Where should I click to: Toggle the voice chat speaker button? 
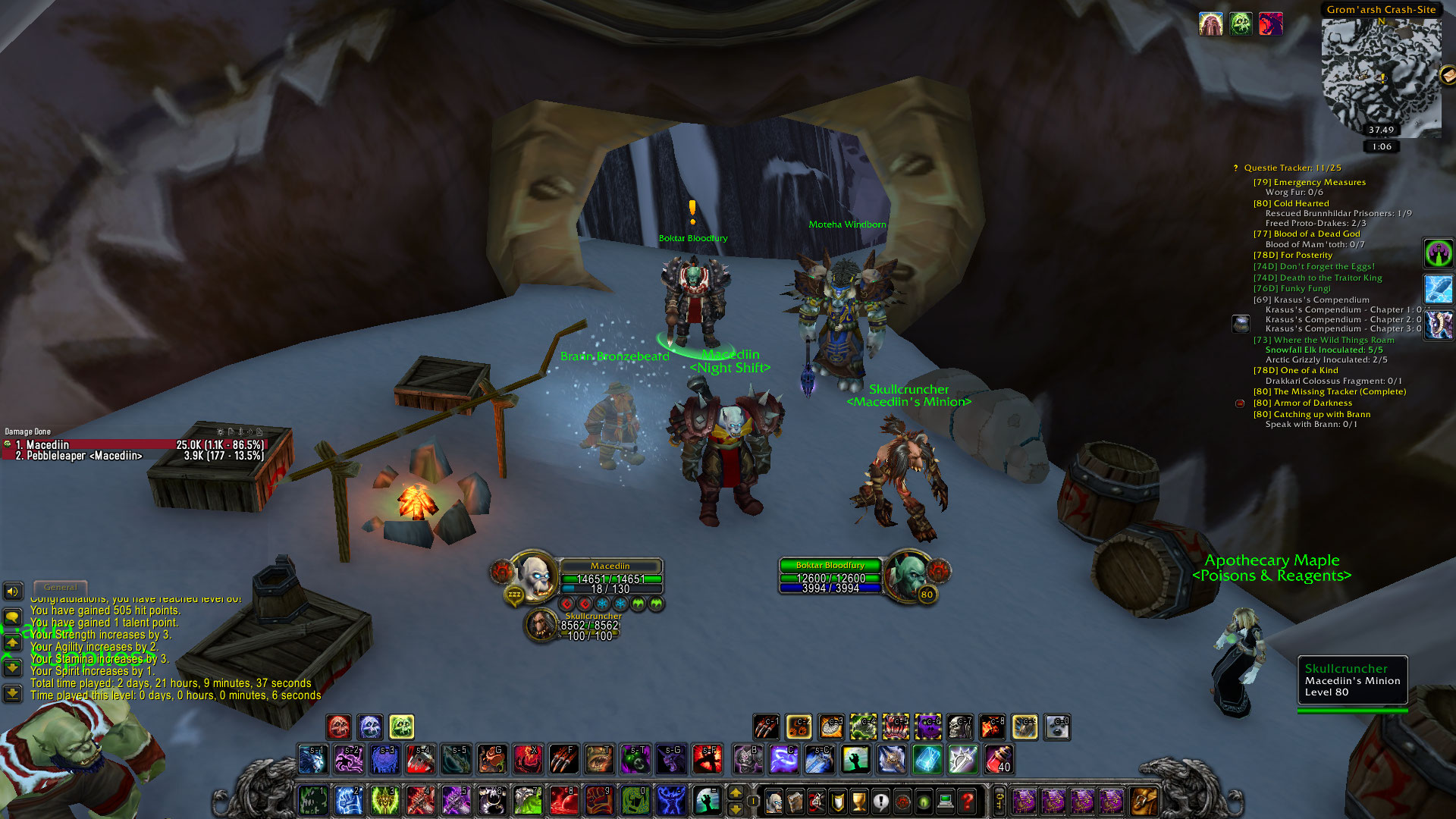tap(13, 591)
